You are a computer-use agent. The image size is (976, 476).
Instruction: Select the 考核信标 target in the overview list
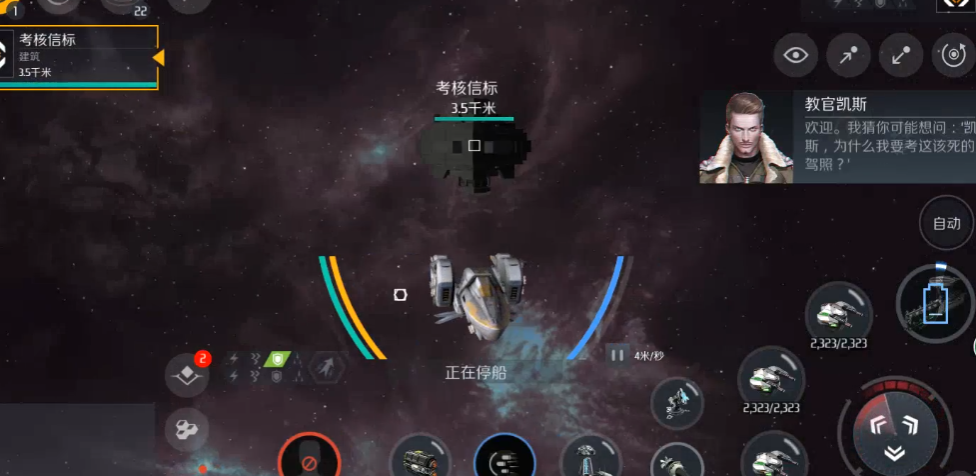pos(80,55)
